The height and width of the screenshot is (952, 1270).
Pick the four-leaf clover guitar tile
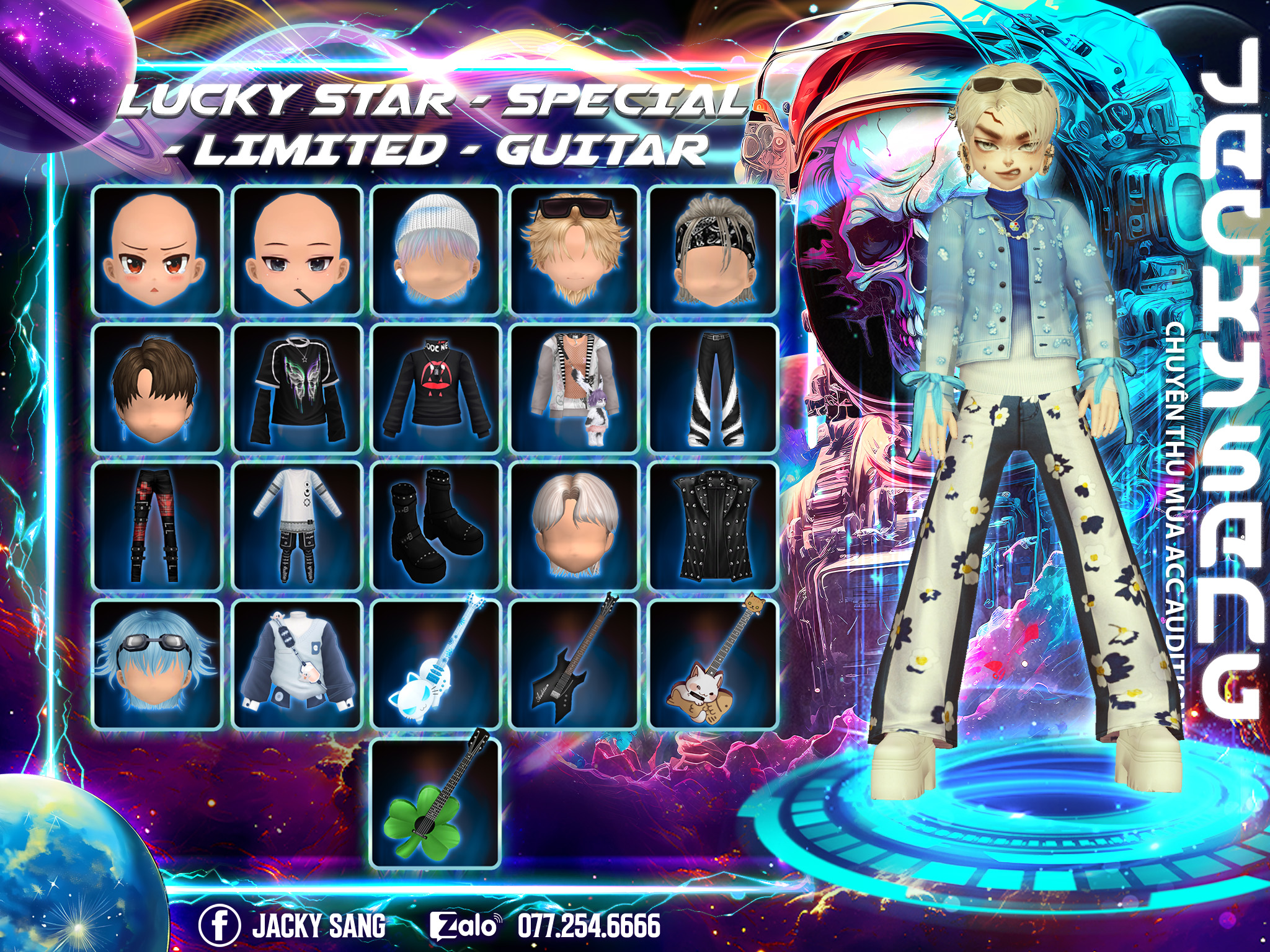(436, 804)
